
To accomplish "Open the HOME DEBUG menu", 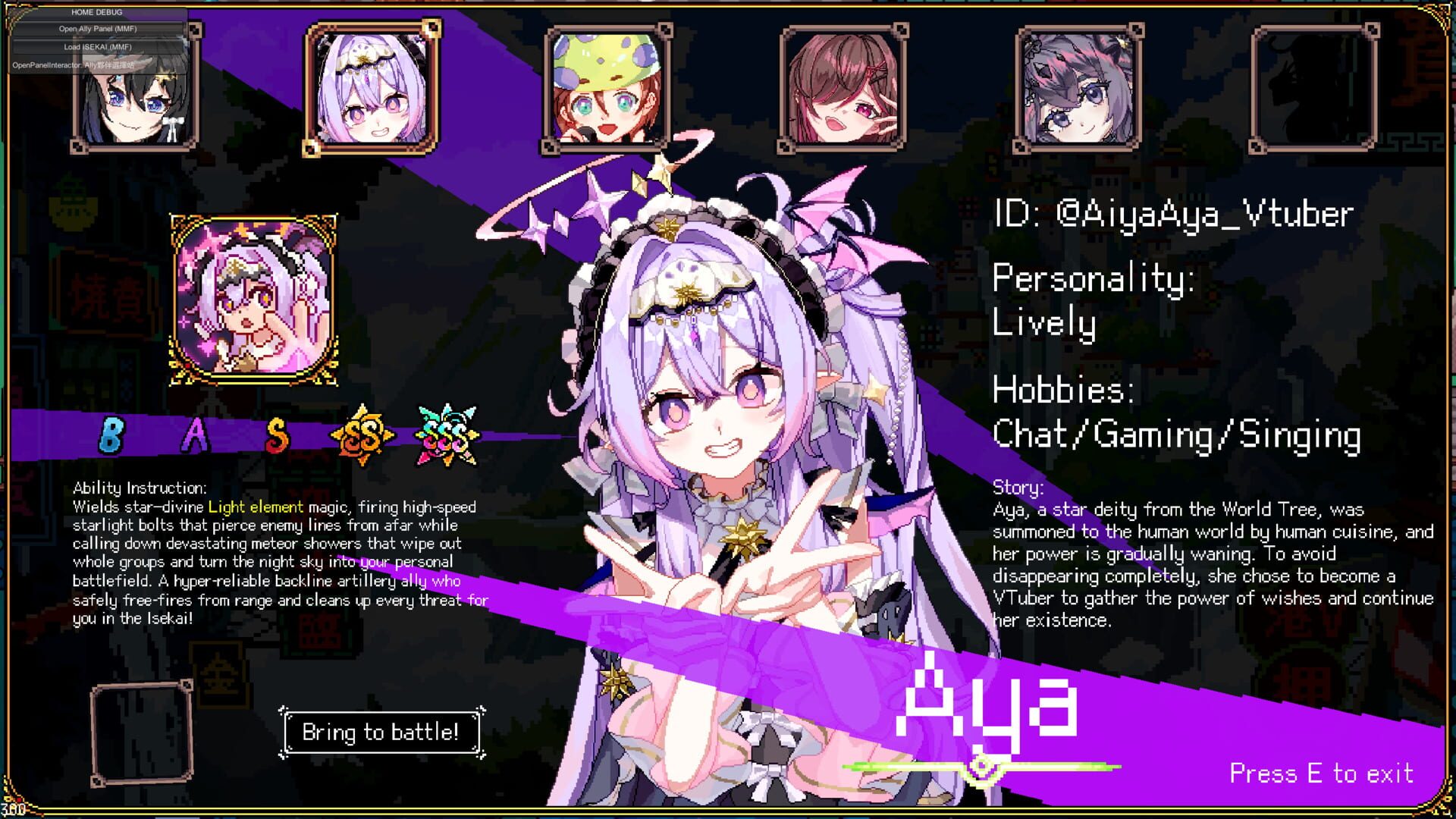I will pos(97,12).
